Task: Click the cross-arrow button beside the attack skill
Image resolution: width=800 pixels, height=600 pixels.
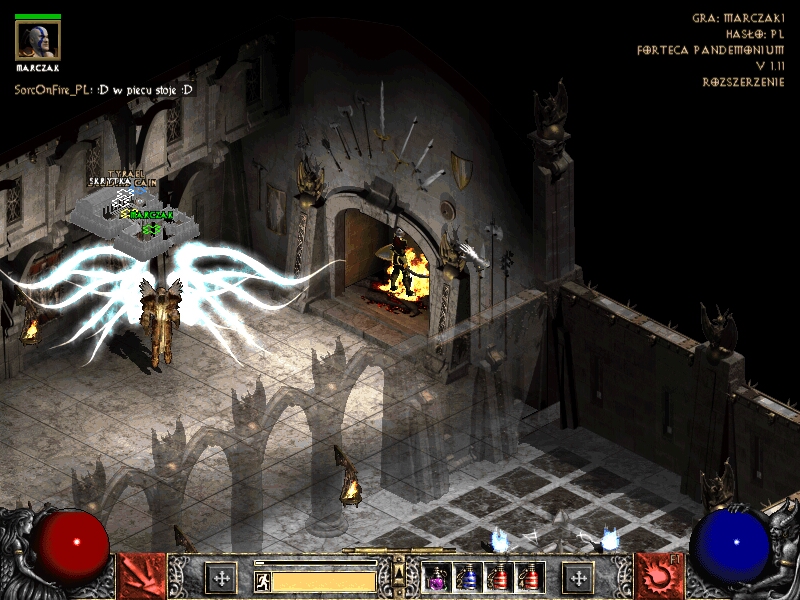Action: coord(220,577)
